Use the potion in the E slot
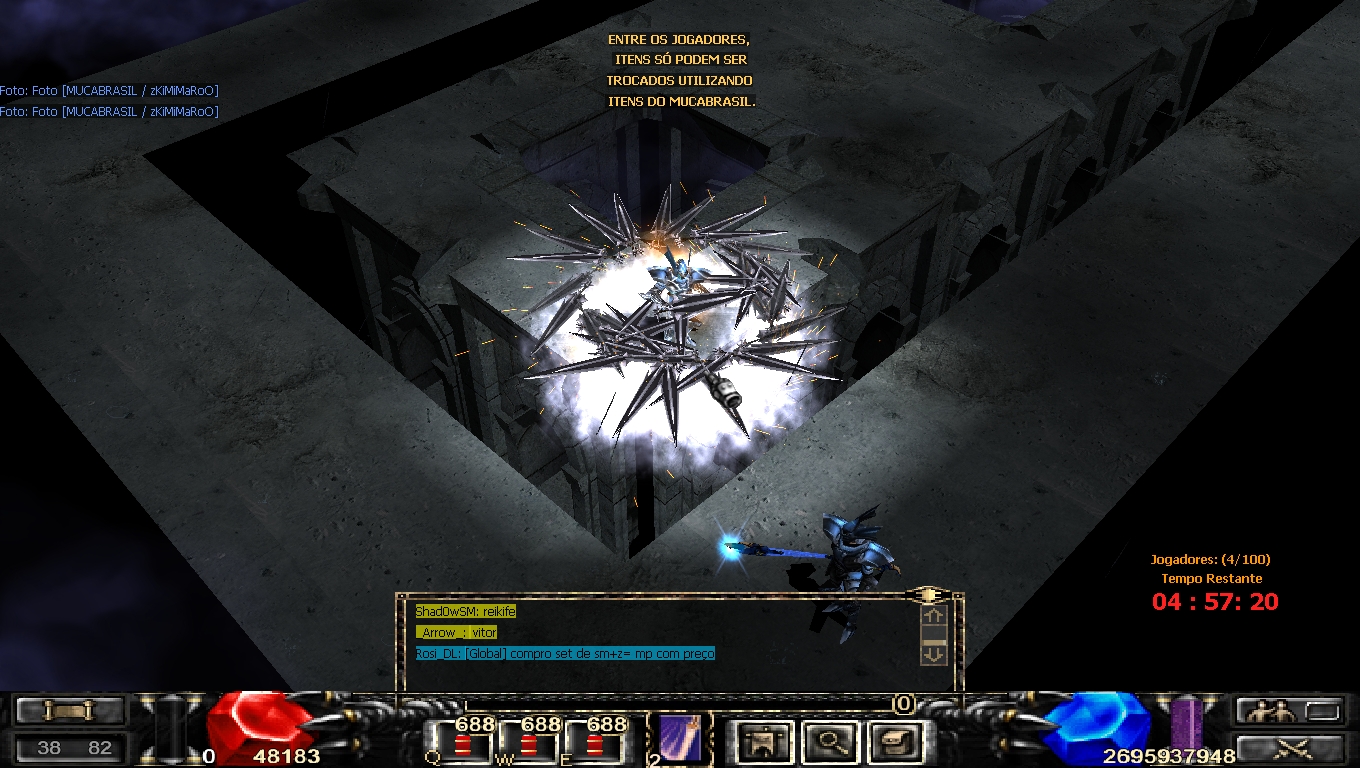Viewport: 1360px width, 768px height. 595,745
